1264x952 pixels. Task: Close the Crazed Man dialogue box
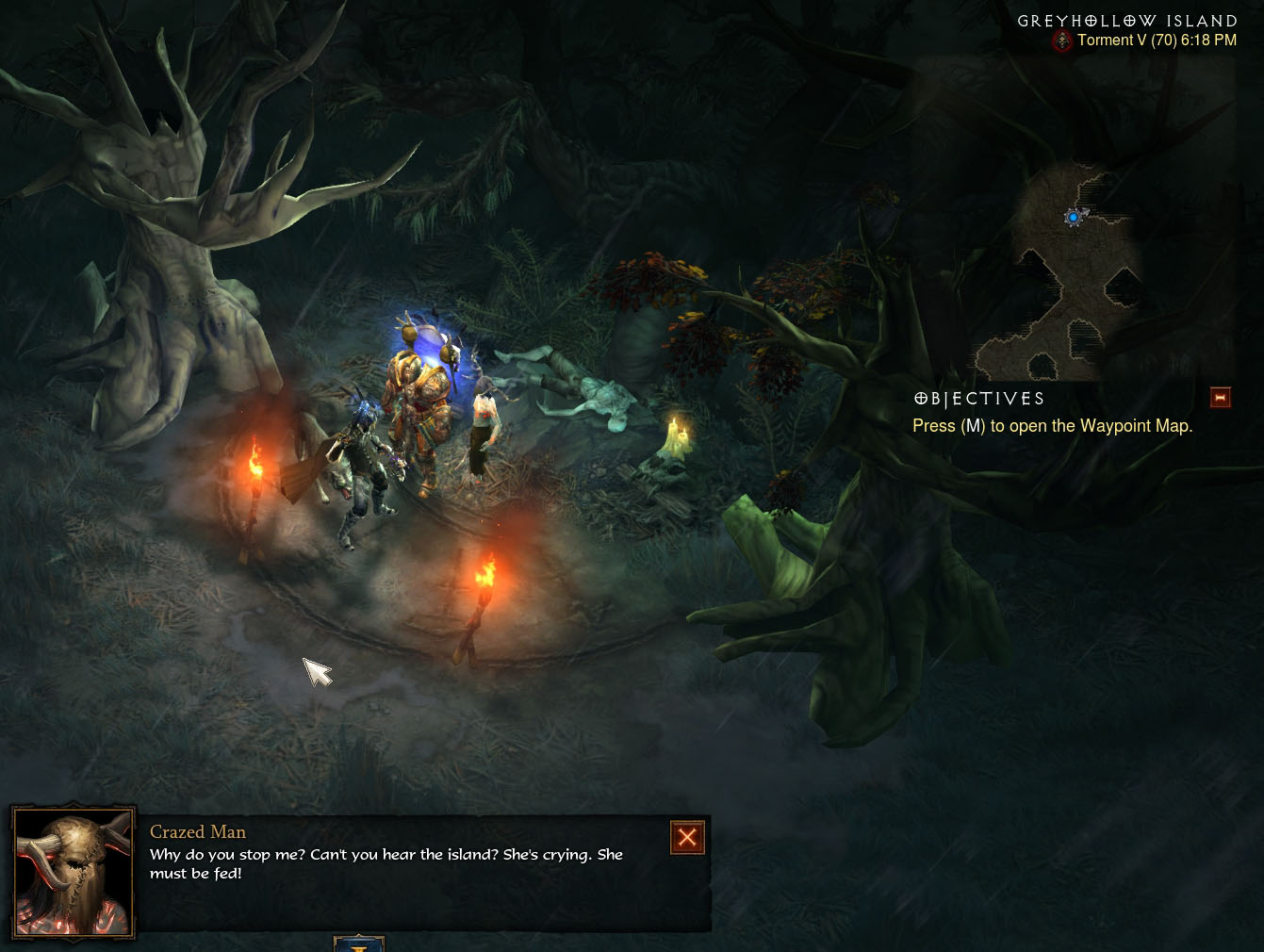click(x=687, y=837)
